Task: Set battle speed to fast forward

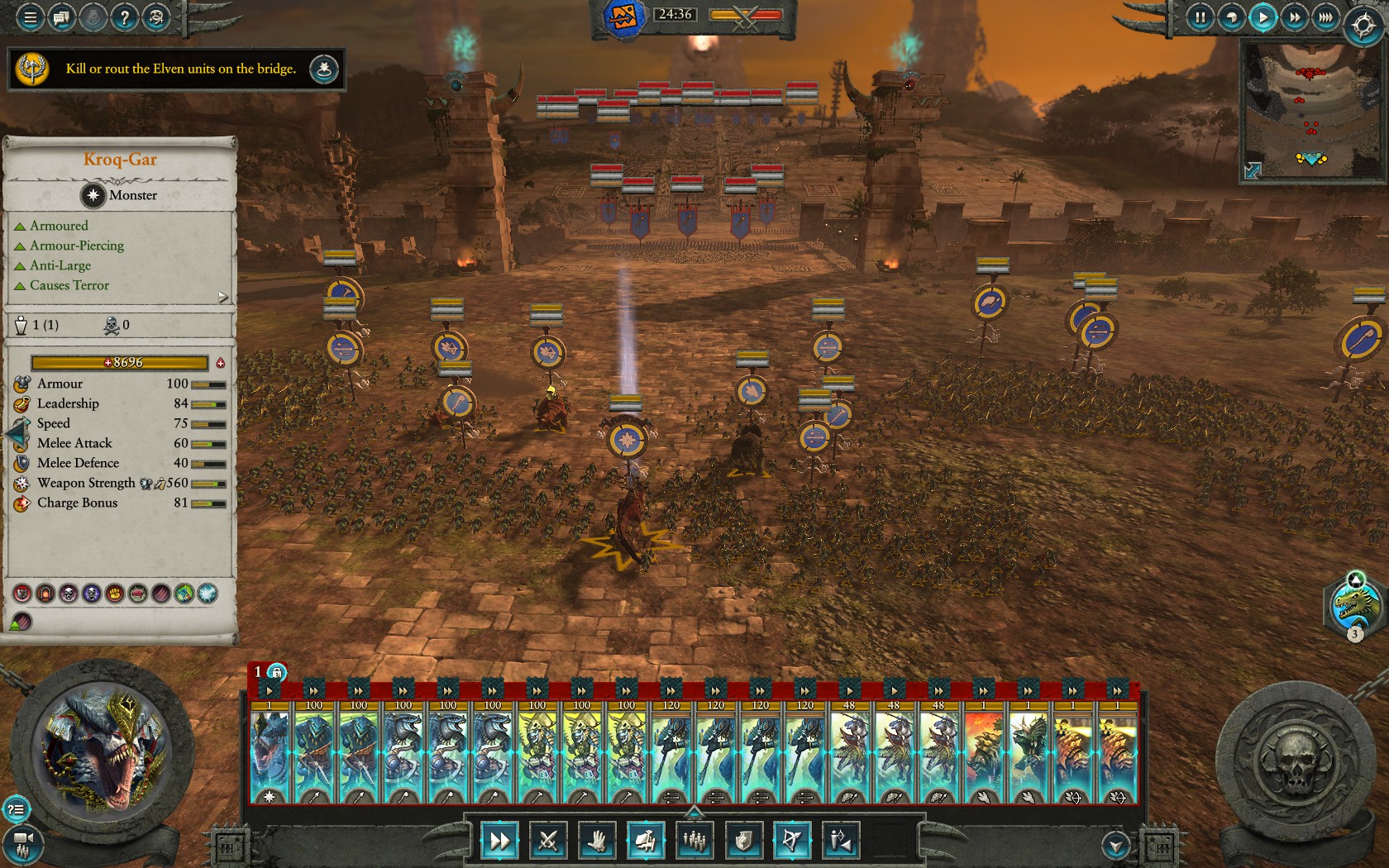Action: pos(1294,17)
